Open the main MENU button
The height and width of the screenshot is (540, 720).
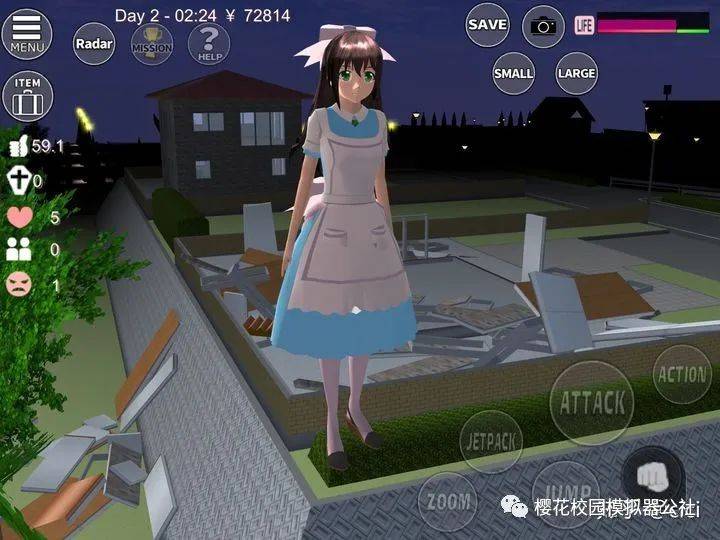(28, 33)
